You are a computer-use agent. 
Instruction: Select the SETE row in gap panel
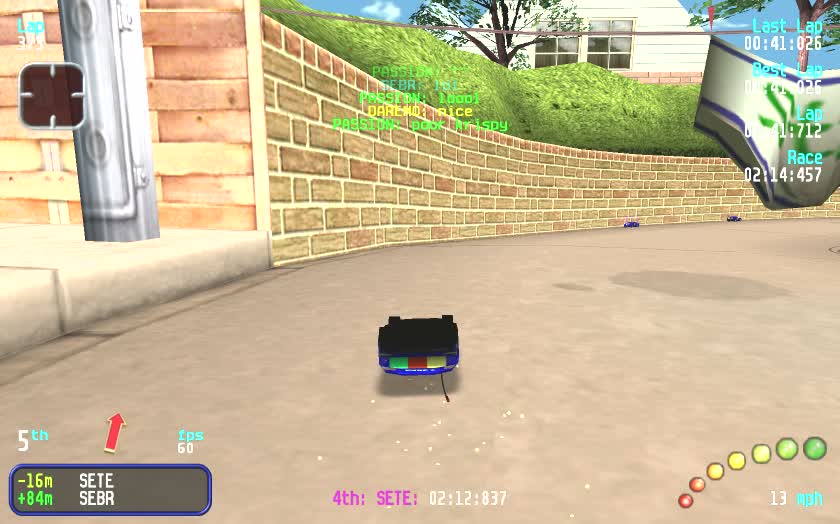coord(110,481)
